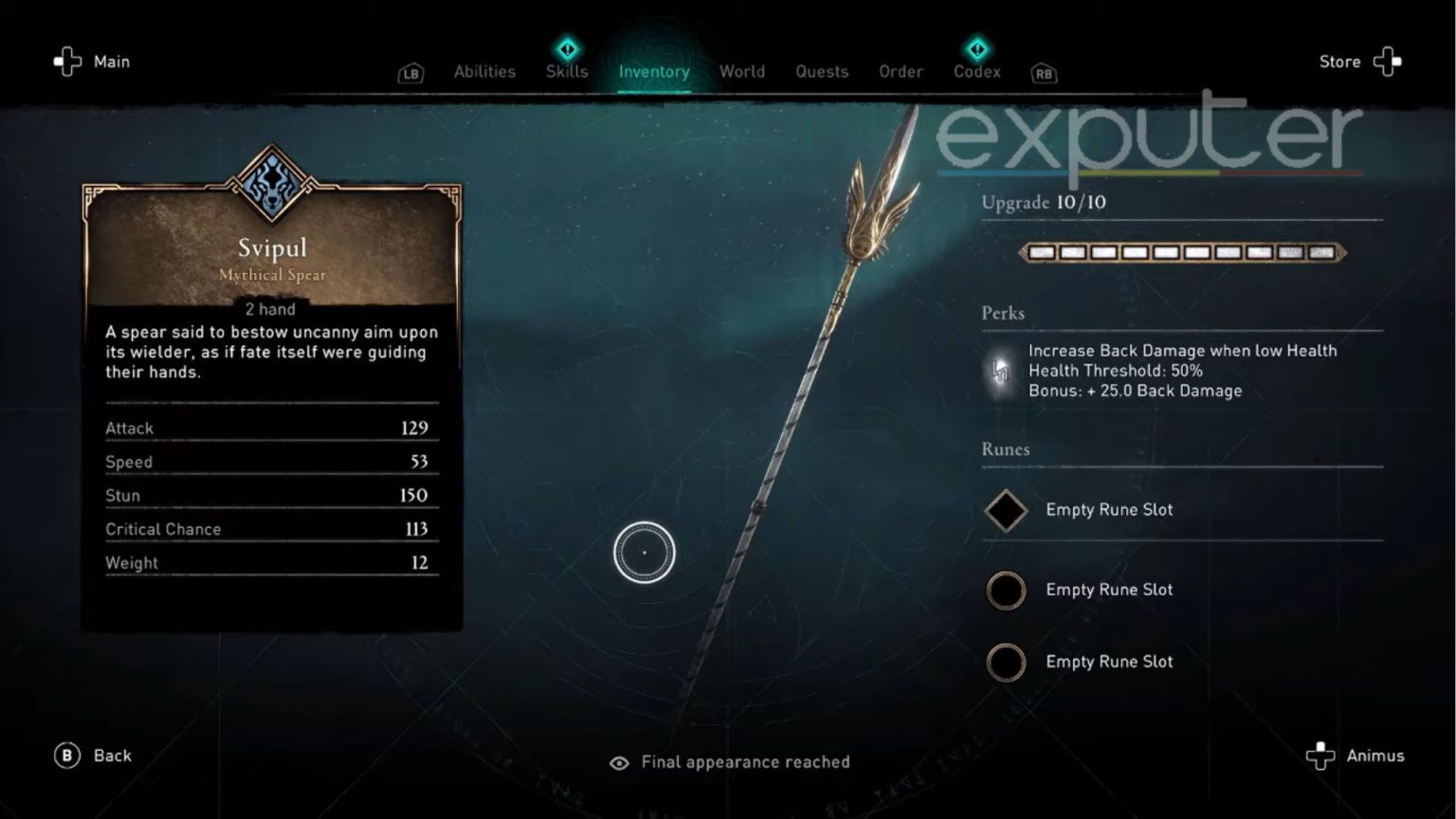Click the eye icon beside Final appearance reached

pyautogui.click(x=620, y=762)
